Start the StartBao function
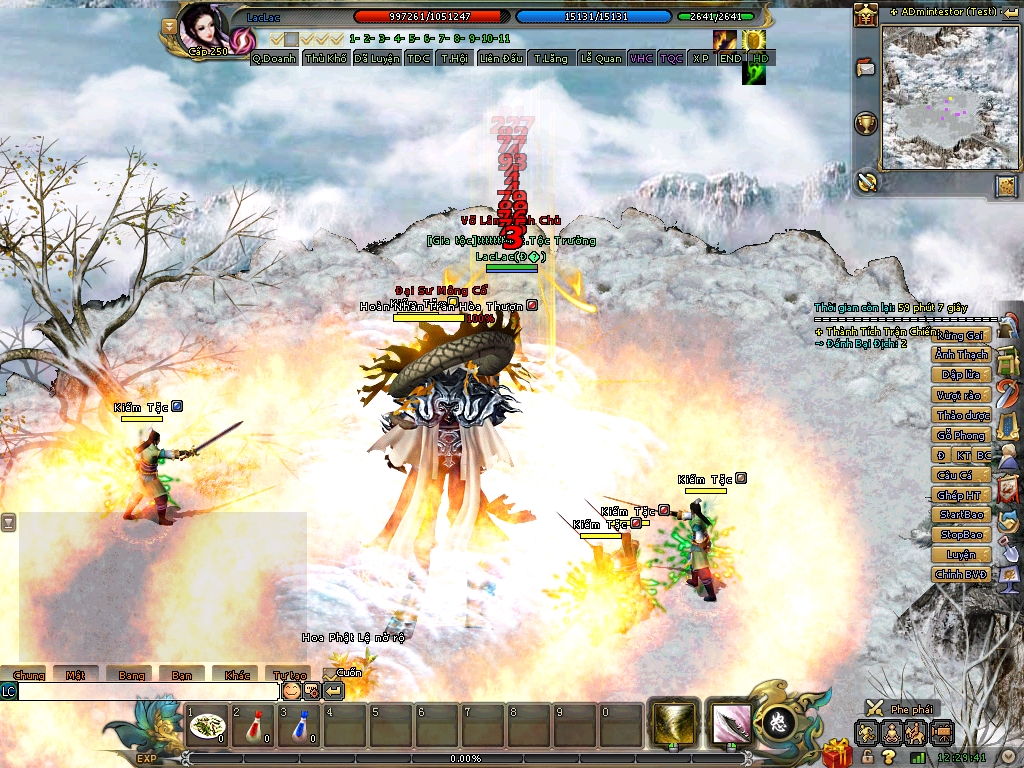1024x768 pixels. [x=961, y=515]
